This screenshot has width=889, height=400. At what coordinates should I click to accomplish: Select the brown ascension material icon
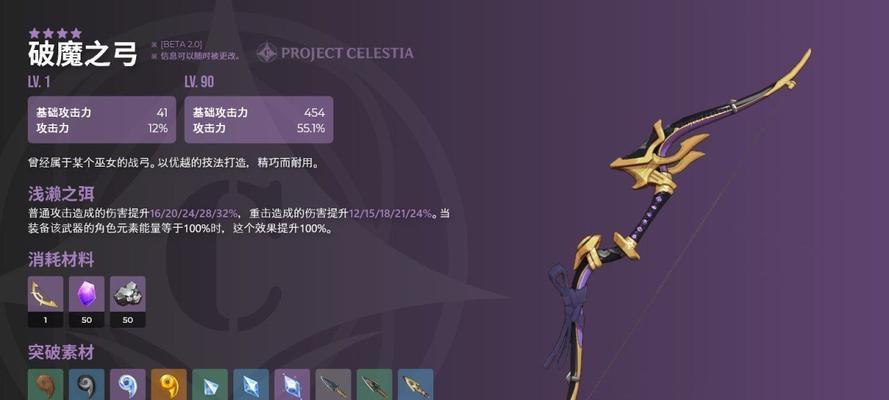[45, 385]
